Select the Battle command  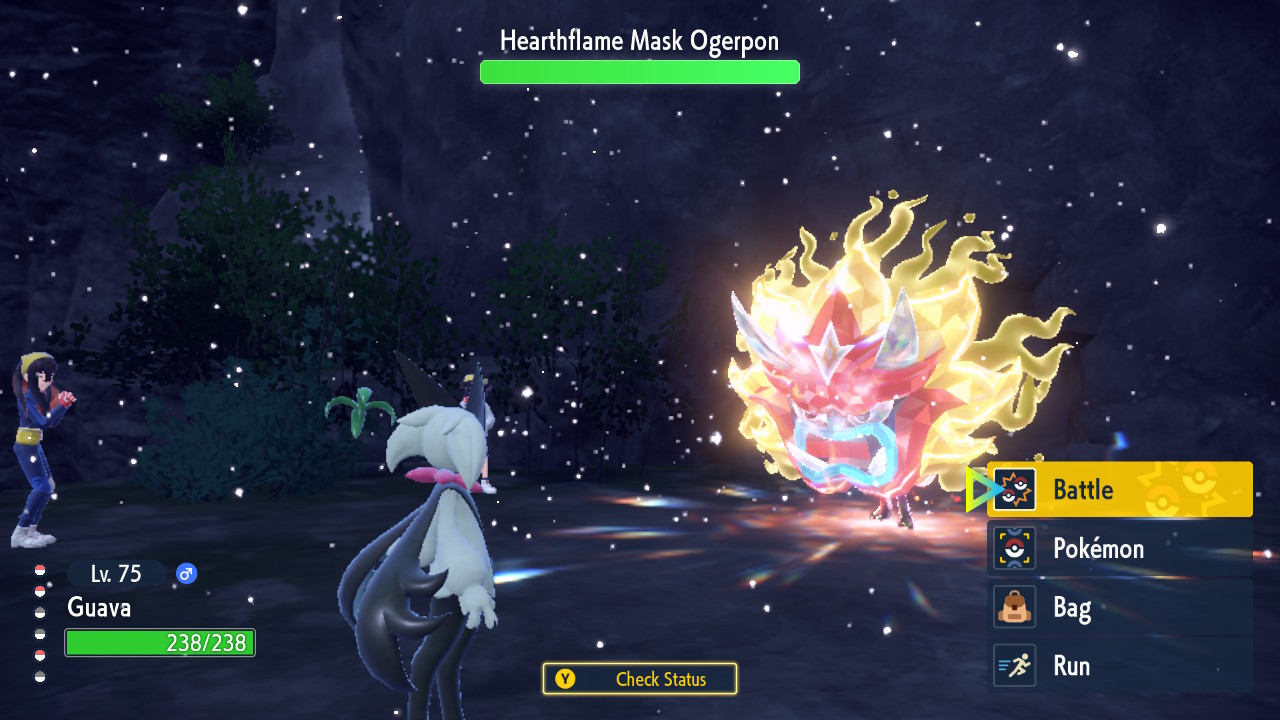click(x=1120, y=490)
